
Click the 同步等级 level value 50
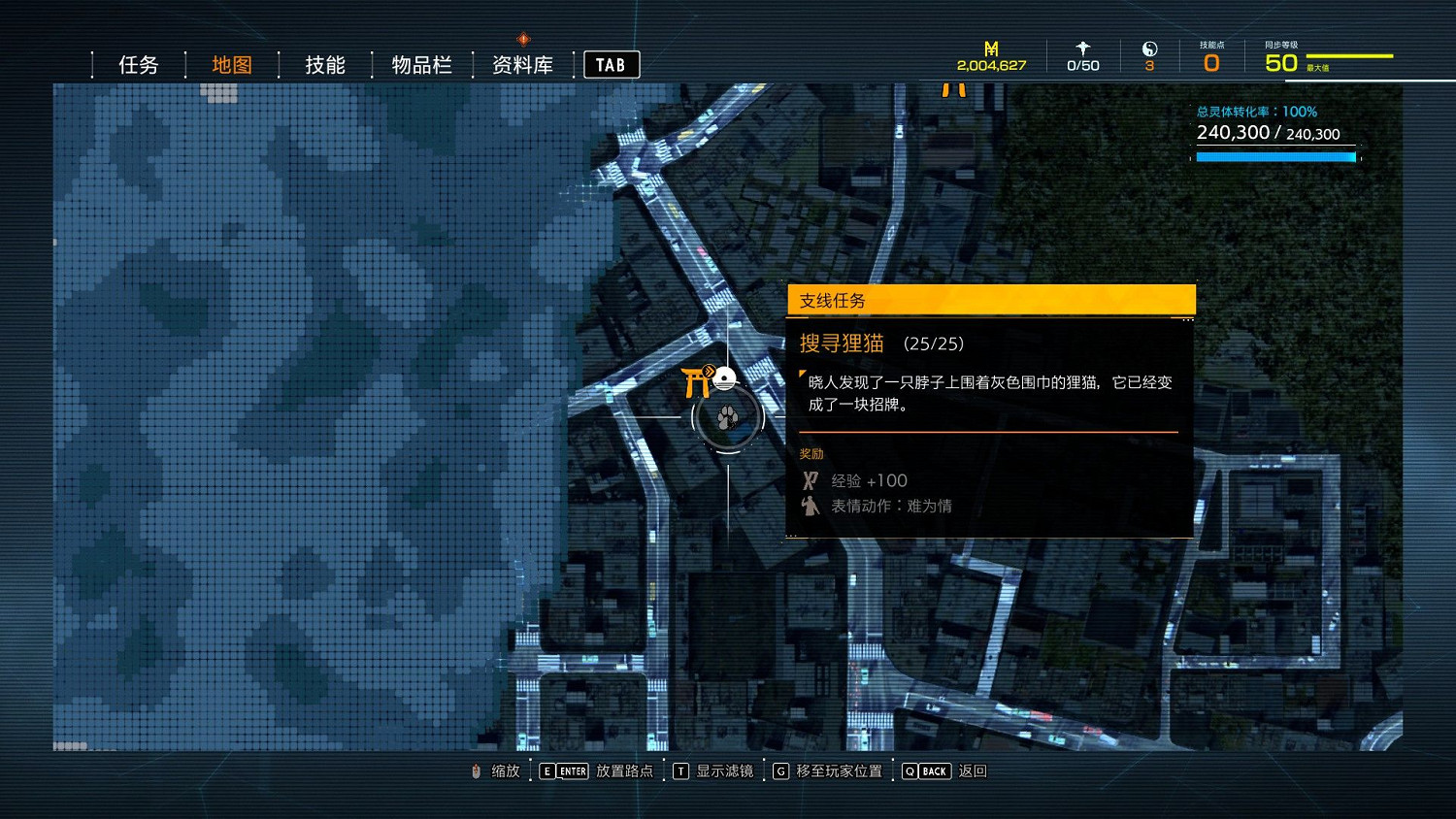(x=1279, y=60)
